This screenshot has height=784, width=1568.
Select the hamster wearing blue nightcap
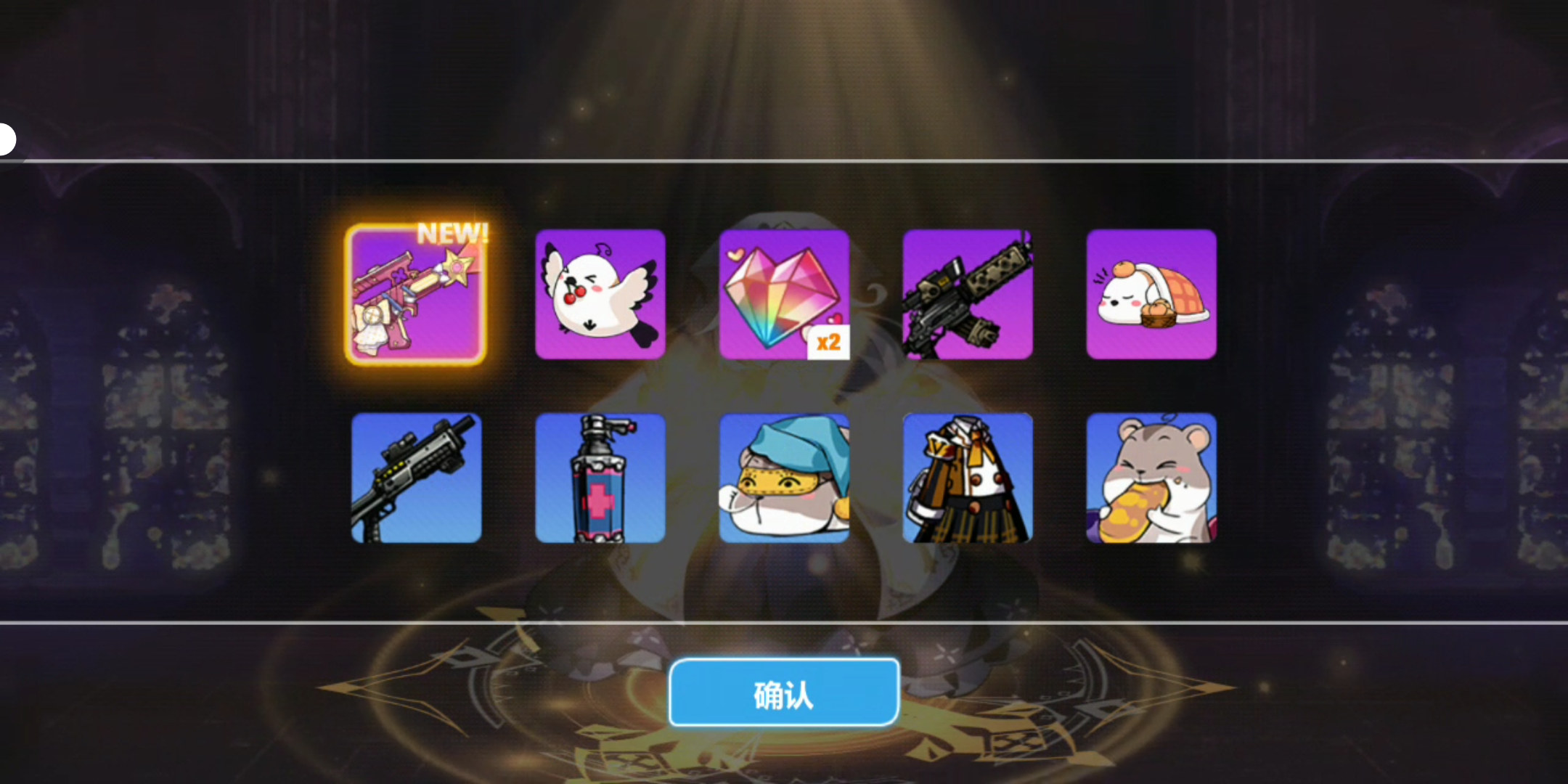pos(785,478)
